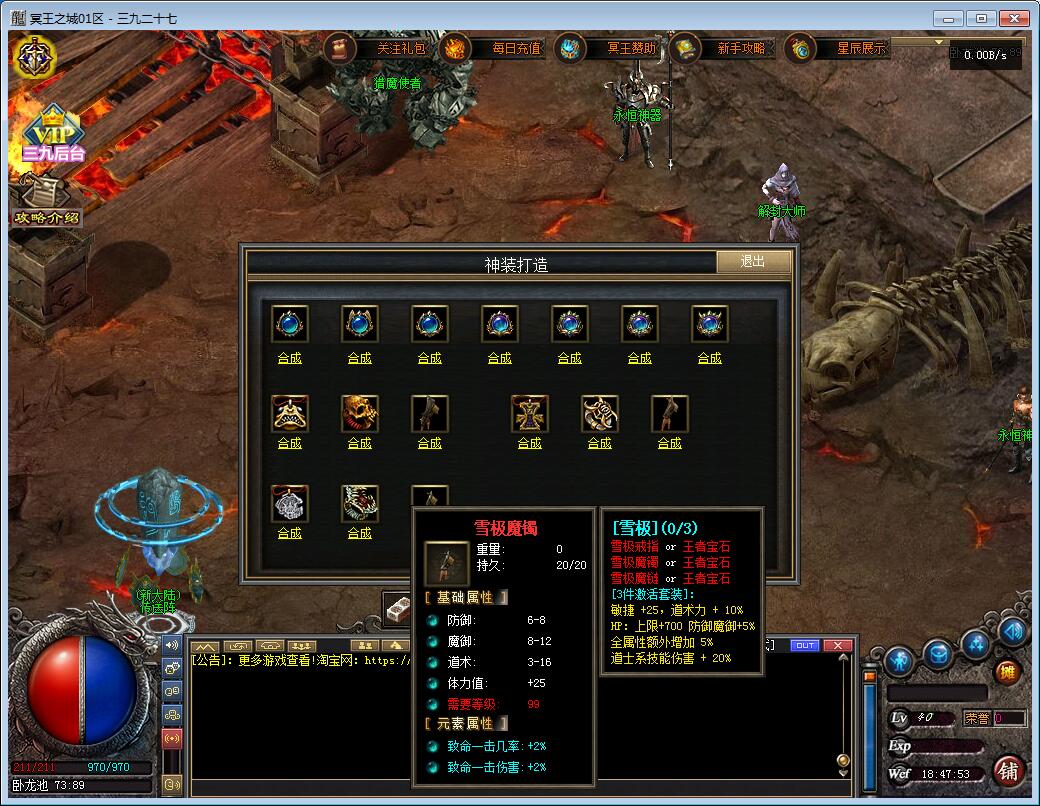Toggle the sound speaker orb
The height and width of the screenshot is (806, 1040).
coord(1012,631)
